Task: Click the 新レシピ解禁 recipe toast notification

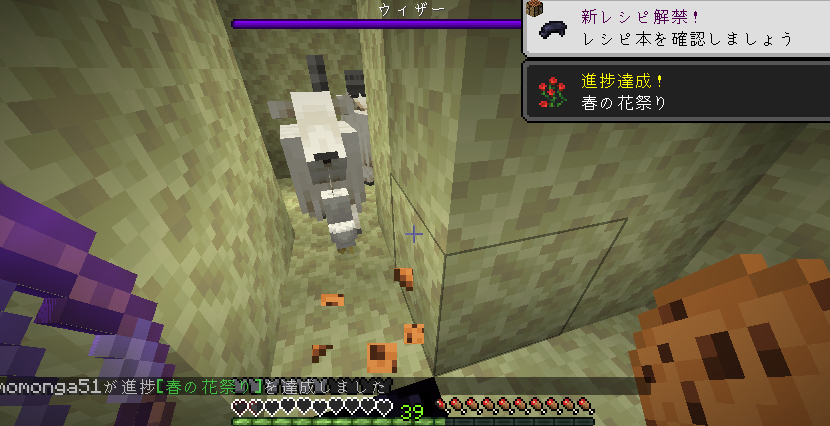Action: click(676, 28)
